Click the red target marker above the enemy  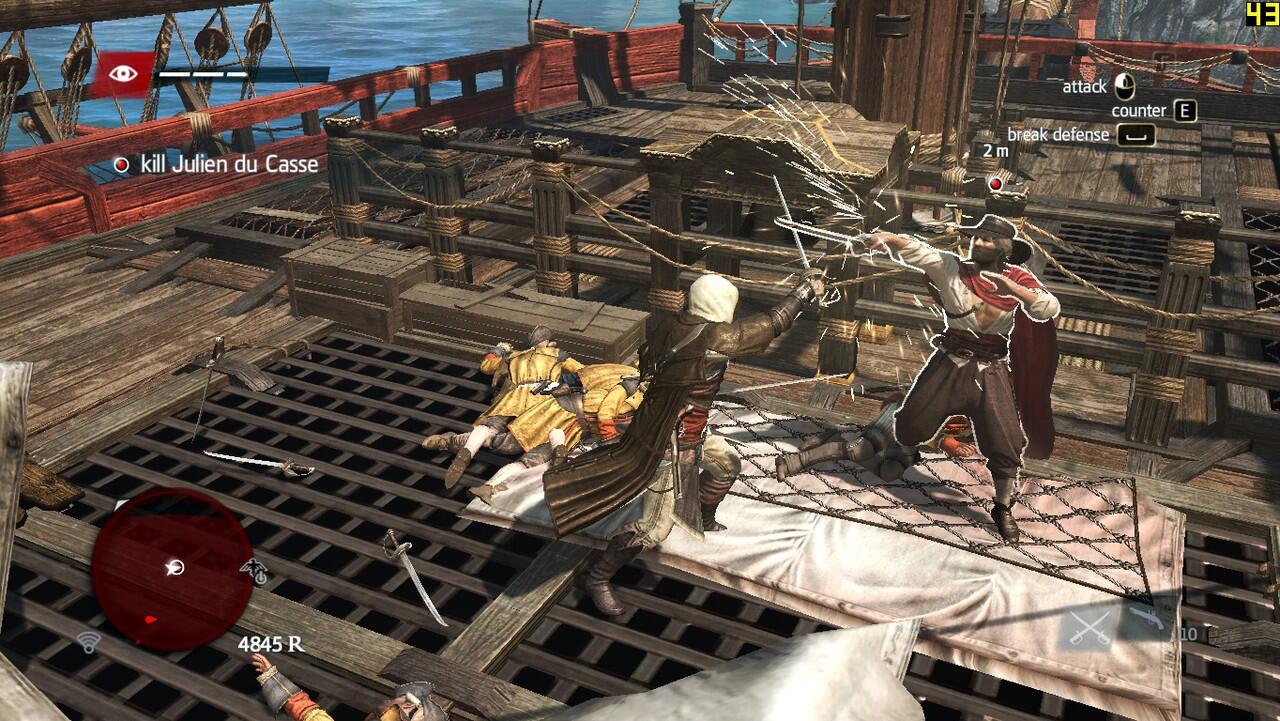pos(995,184)
